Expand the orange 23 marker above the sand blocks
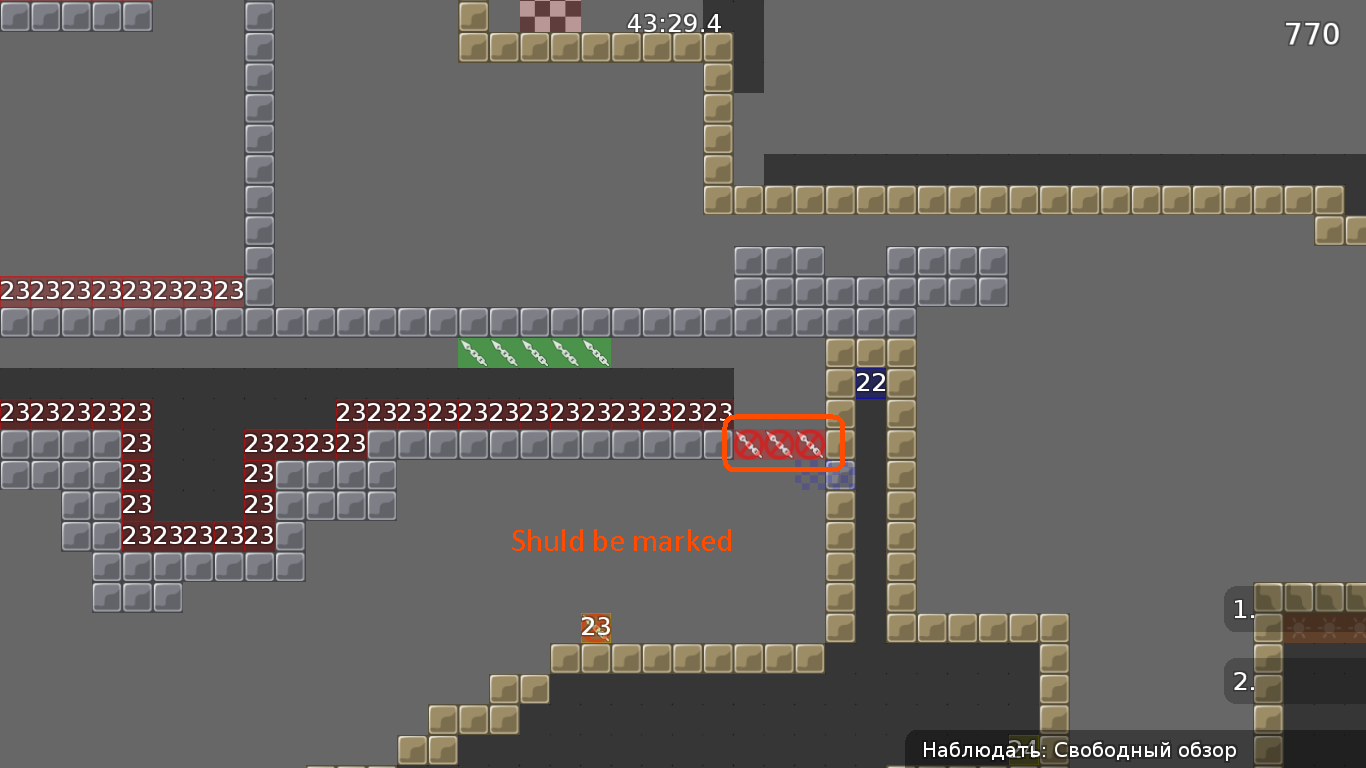This screenshot has height=768, width=1366. 596,629
